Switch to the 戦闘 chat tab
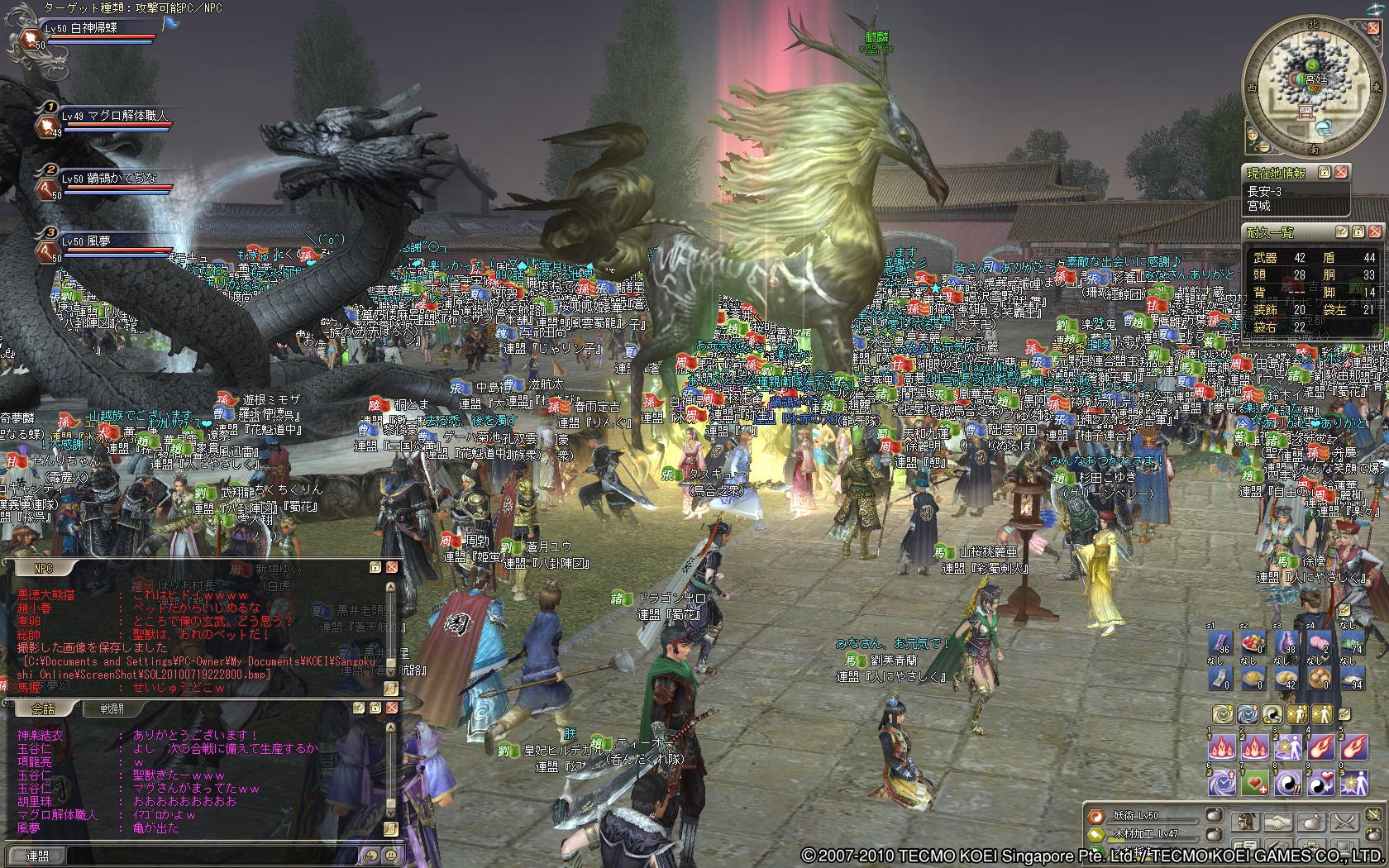Image resolution: width=1389 pixels, height=868 pixels. 112,708
